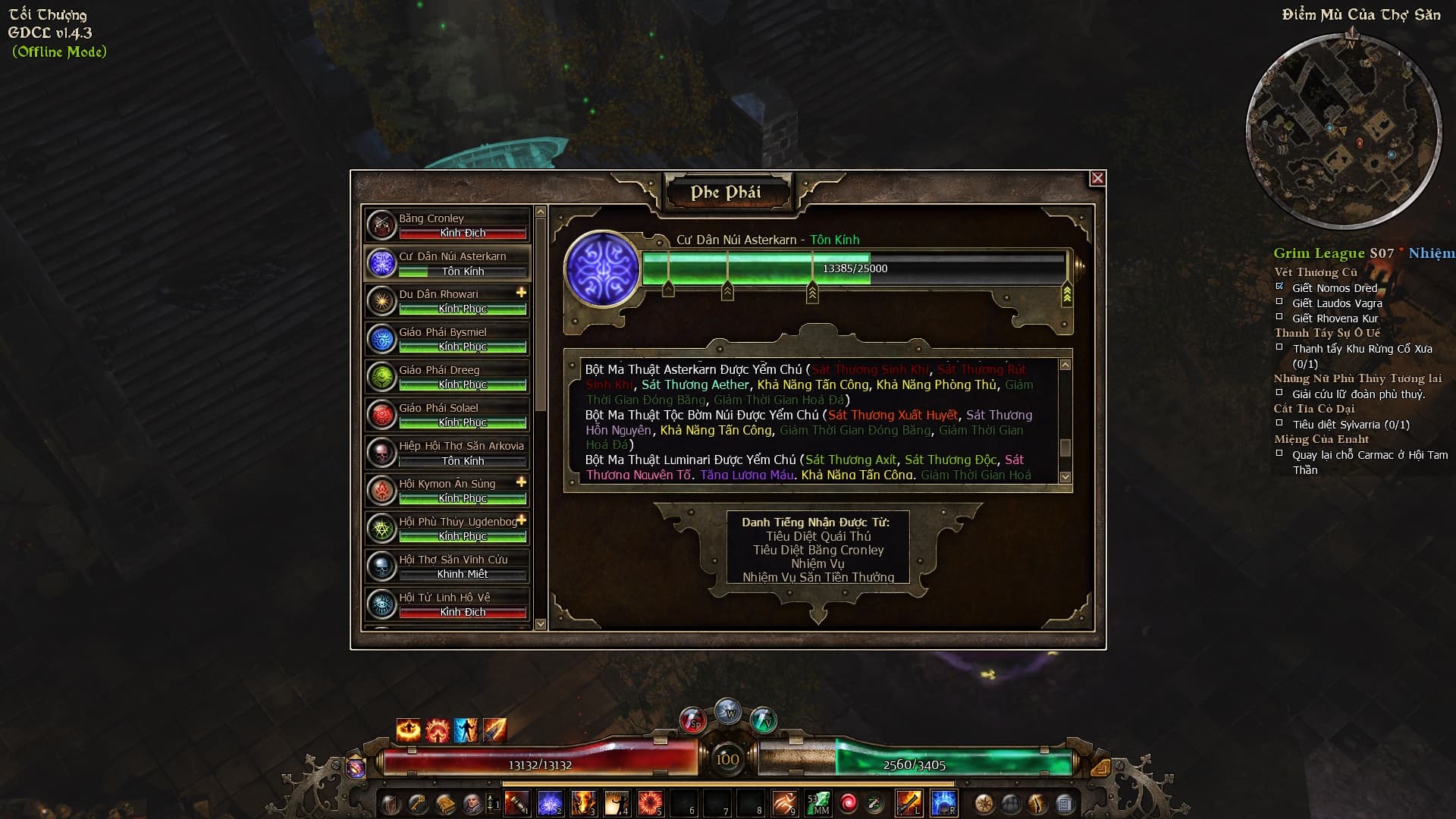
Task: Open the Hội Phù Thủy Ugdenbog faction
Action: (x=447, y=529)
